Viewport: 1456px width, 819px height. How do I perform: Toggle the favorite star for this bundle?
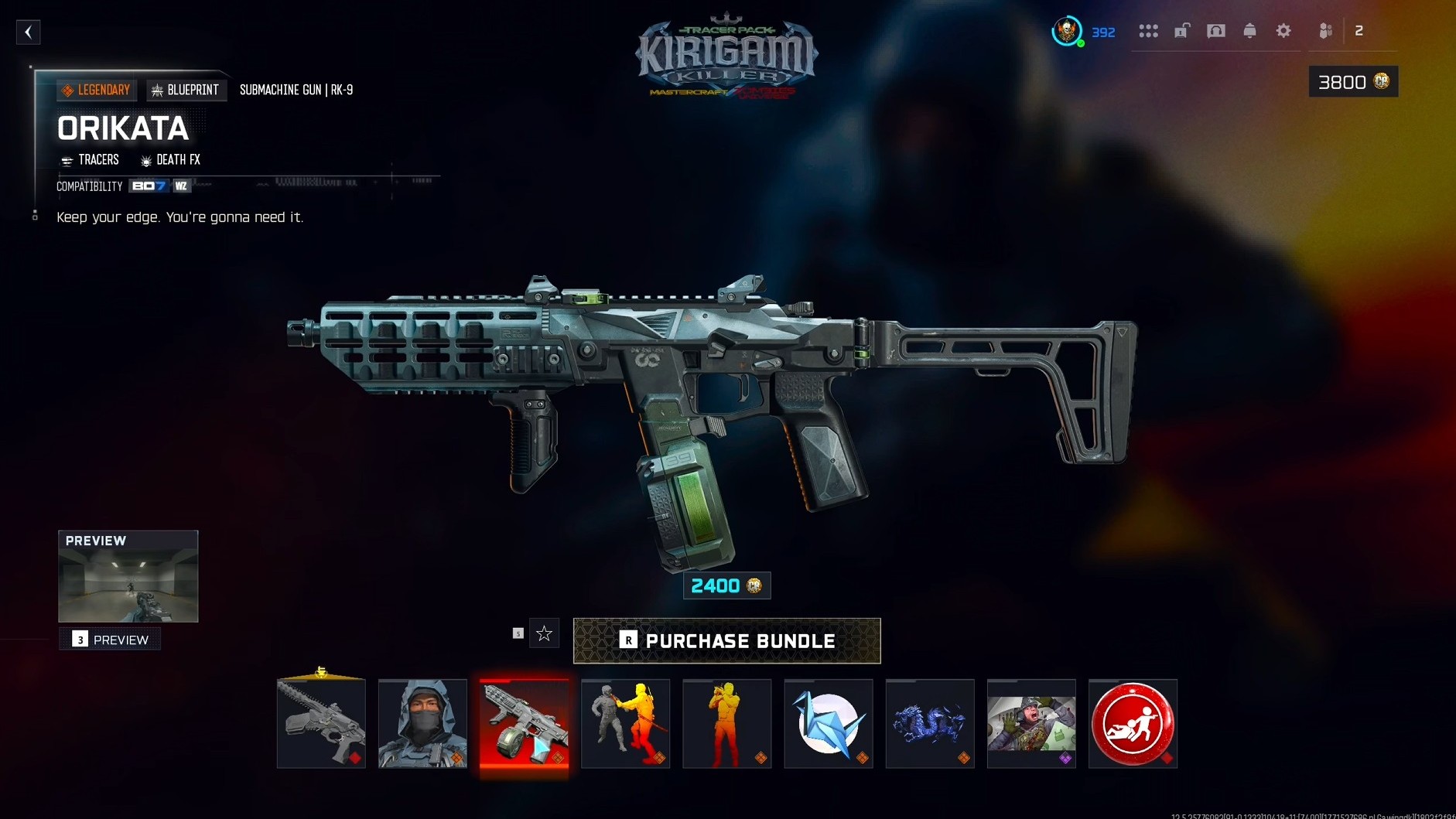(x=545, y=633)
